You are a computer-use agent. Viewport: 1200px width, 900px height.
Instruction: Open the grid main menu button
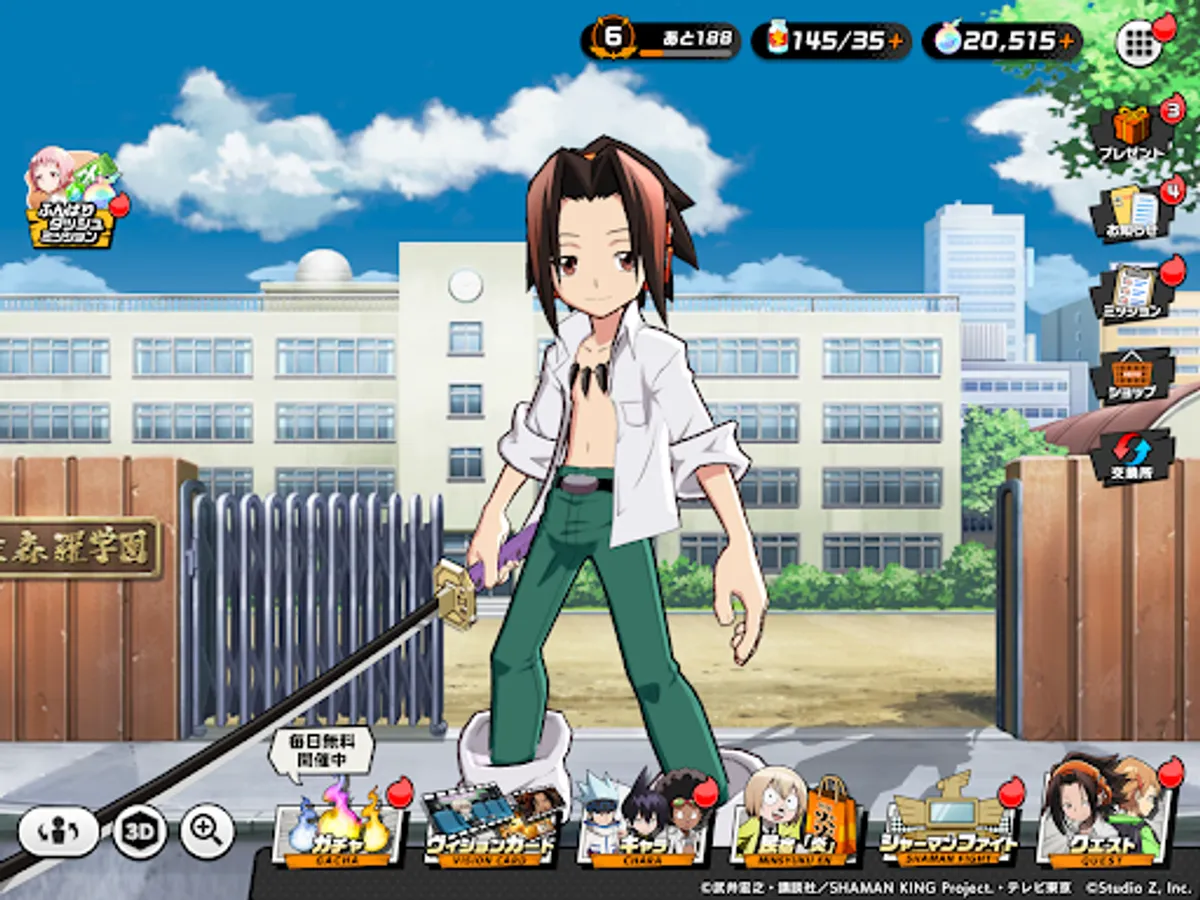[1138, 42]
